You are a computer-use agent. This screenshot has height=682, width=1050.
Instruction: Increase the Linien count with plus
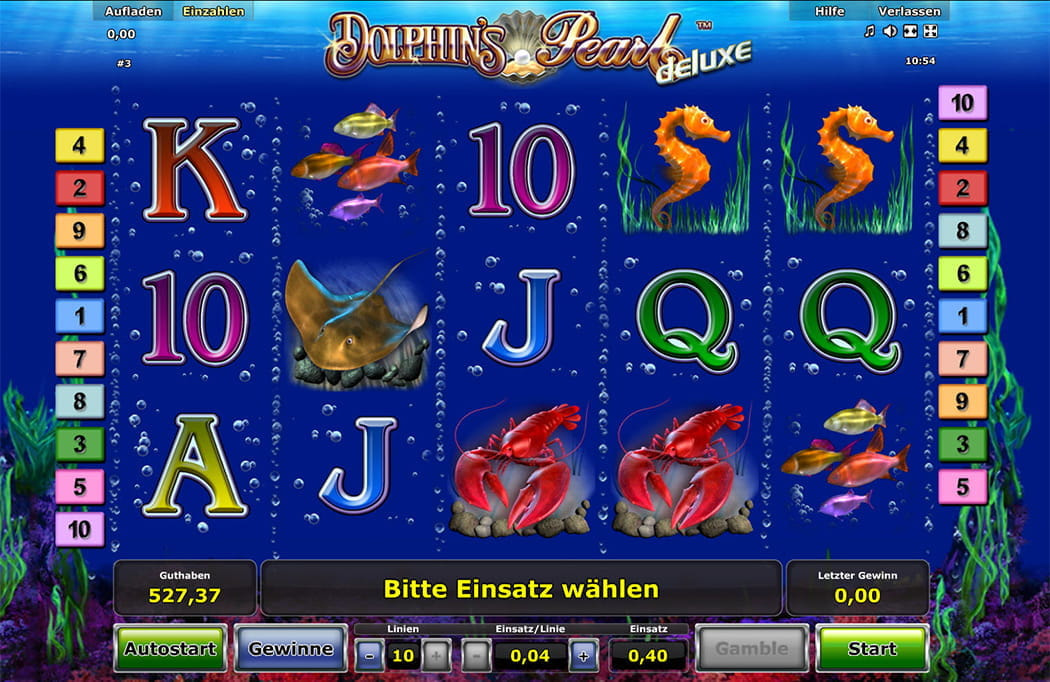tap(436, 656)
